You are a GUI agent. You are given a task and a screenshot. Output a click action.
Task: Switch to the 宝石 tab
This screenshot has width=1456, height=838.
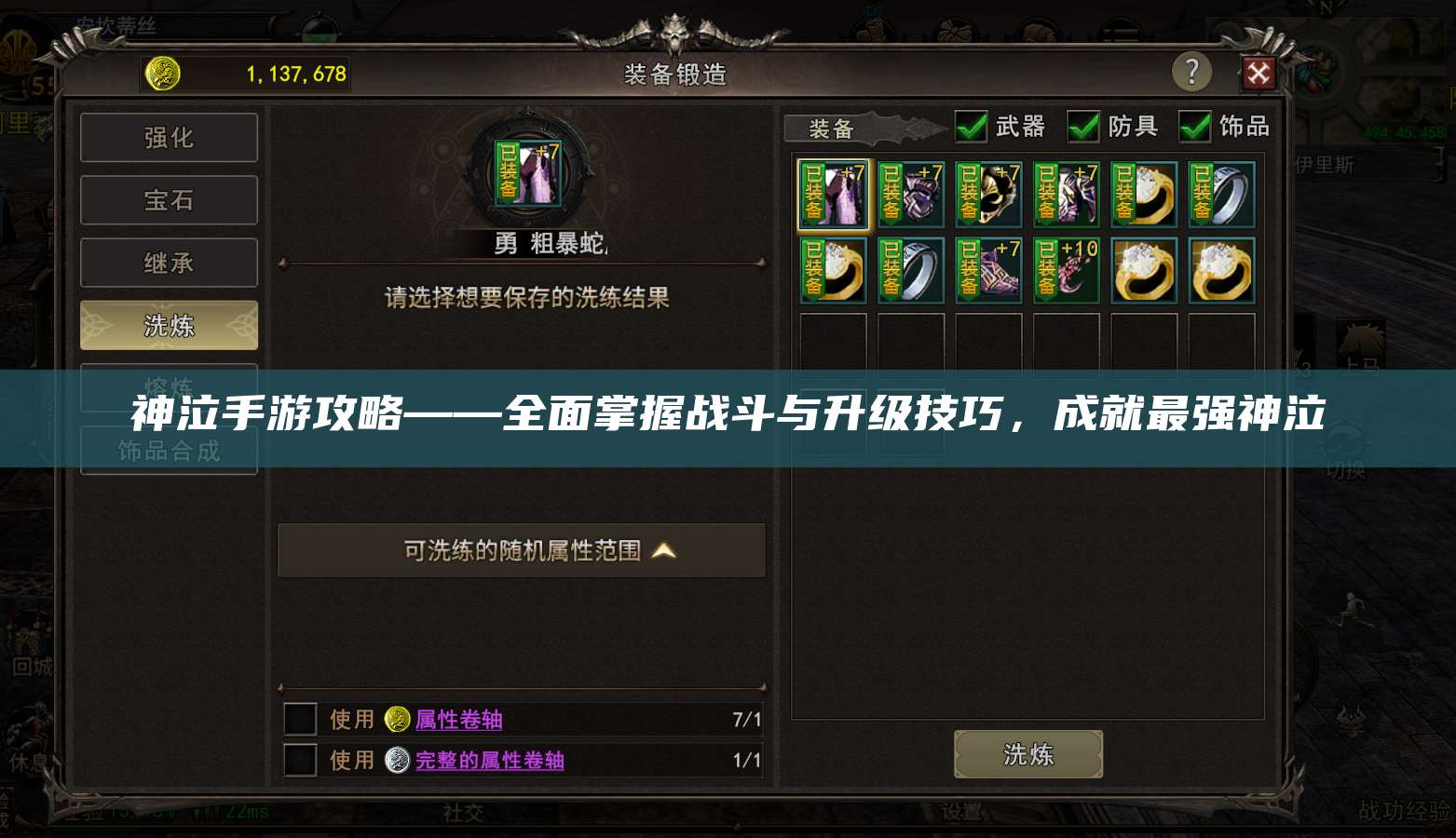169,199
